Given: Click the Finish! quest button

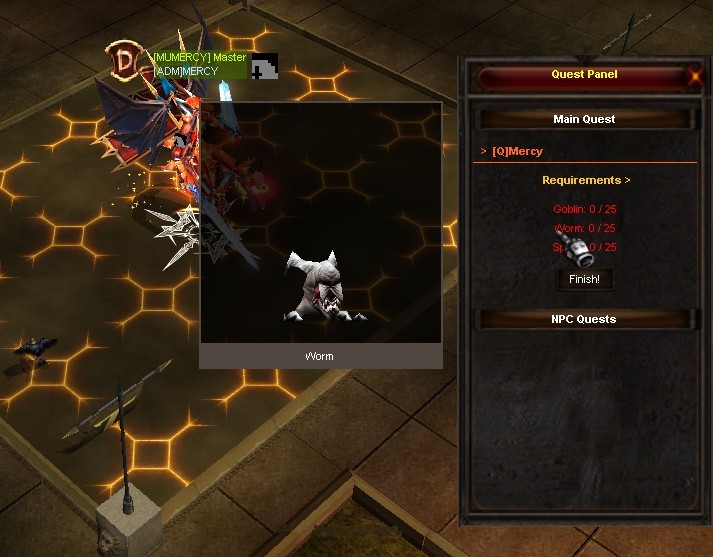Looking at the screenshot, I should pos(584,279).
